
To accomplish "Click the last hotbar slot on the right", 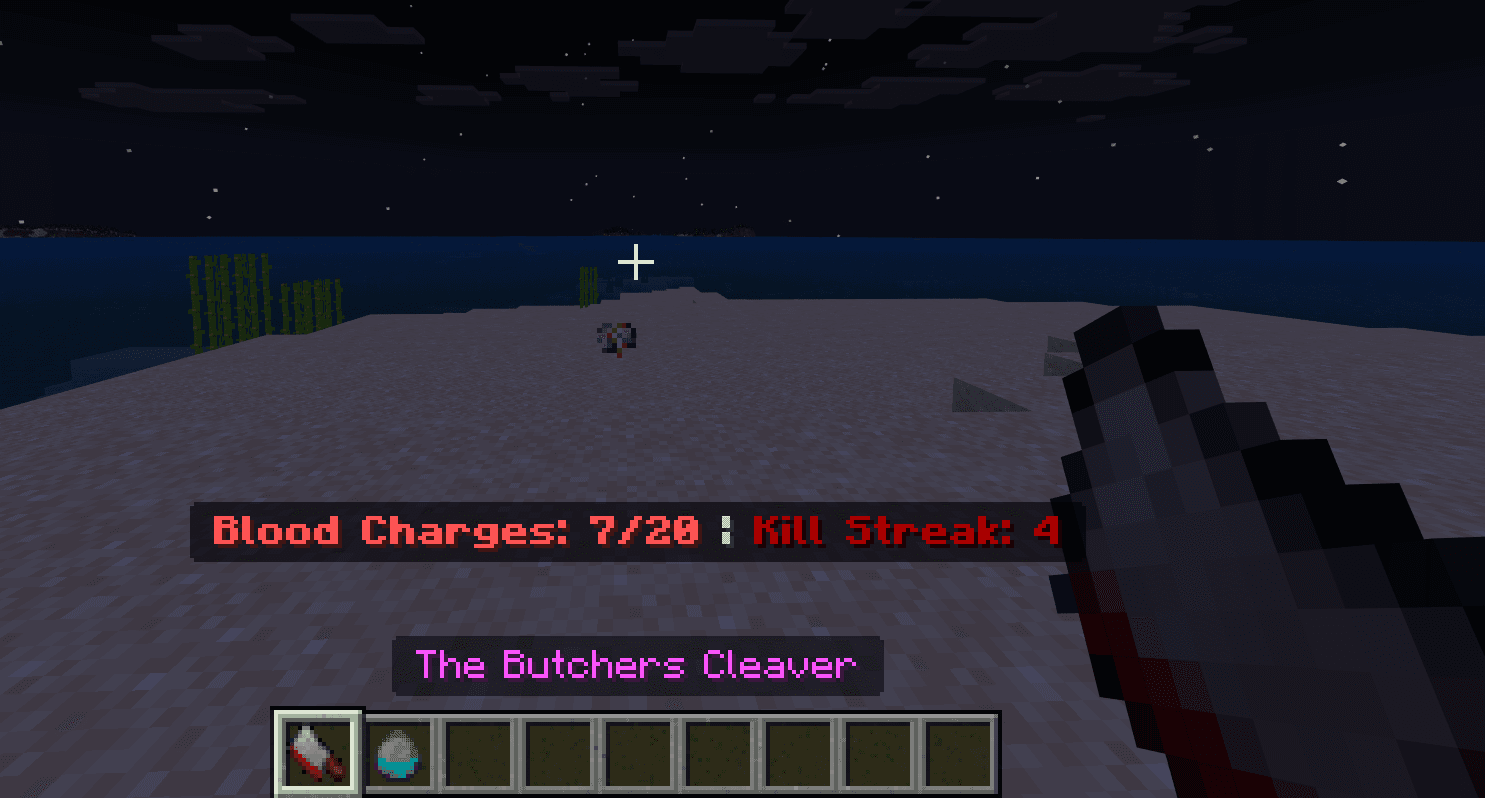I will tap(957, 755).
